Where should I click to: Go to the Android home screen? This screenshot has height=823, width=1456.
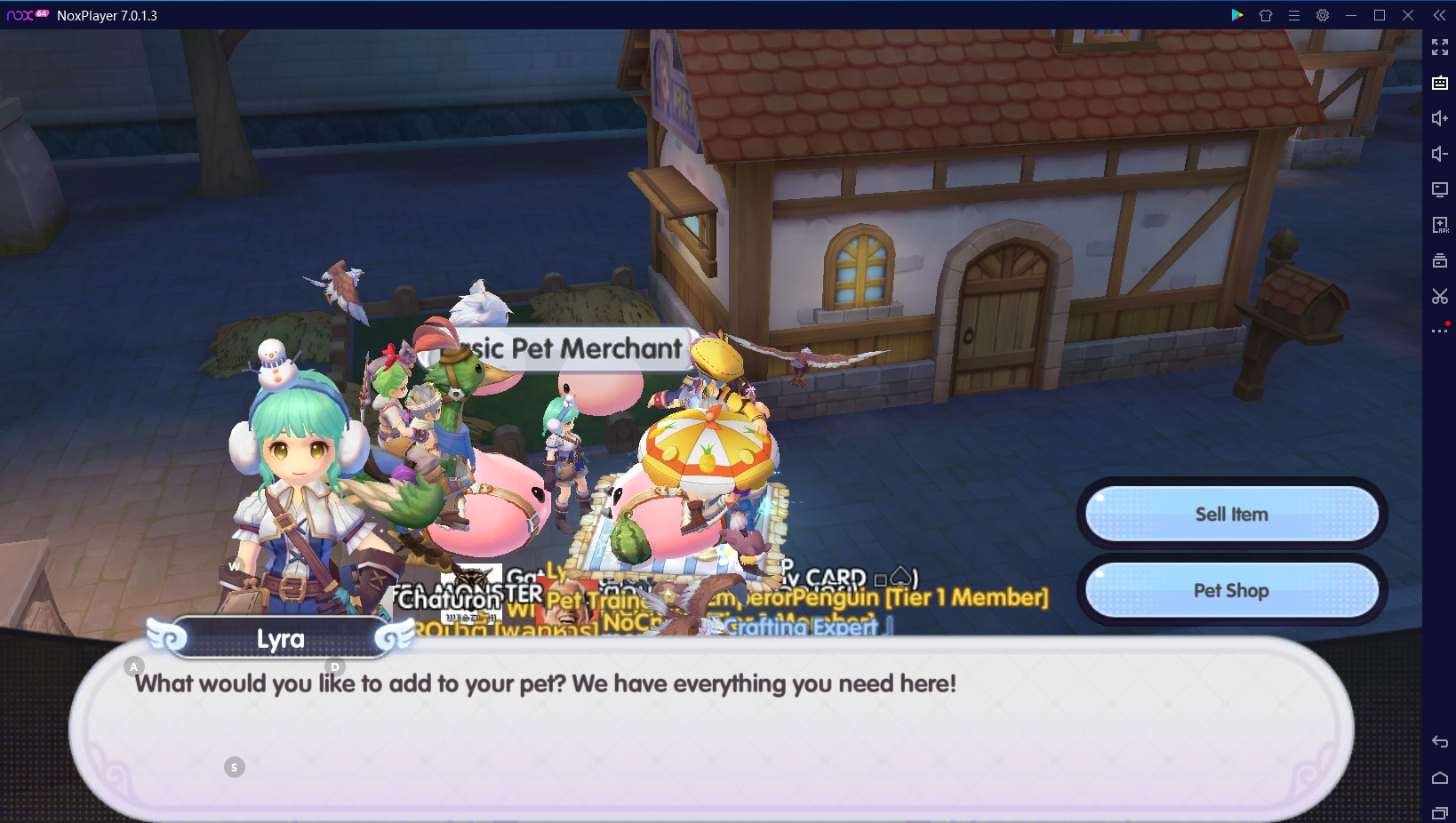tap(1440, 778)
